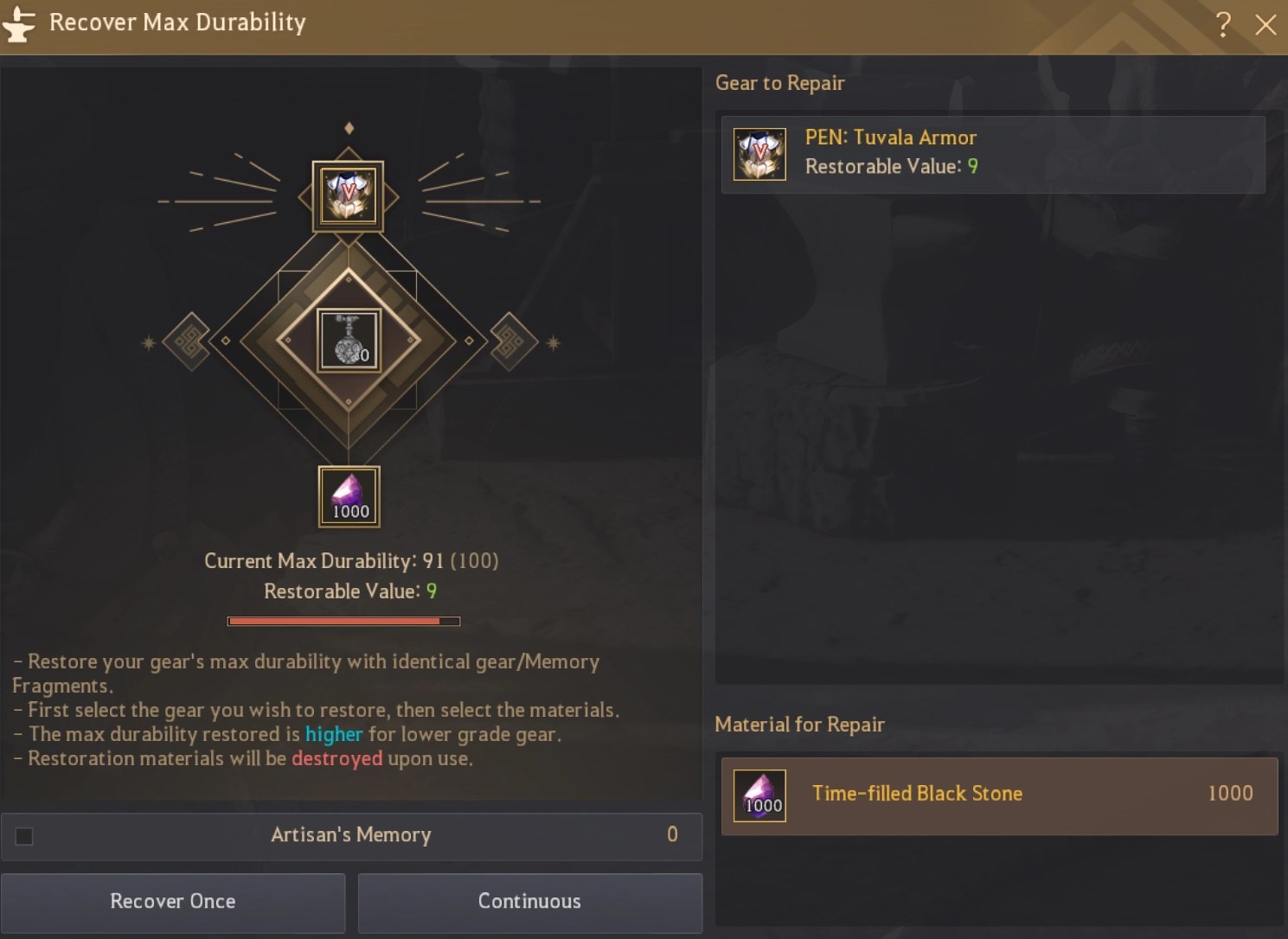Image resolution: width=1288 pixels, height=939 pixels.
Task: Click the central memory fragment material slot
Action: 349,342
